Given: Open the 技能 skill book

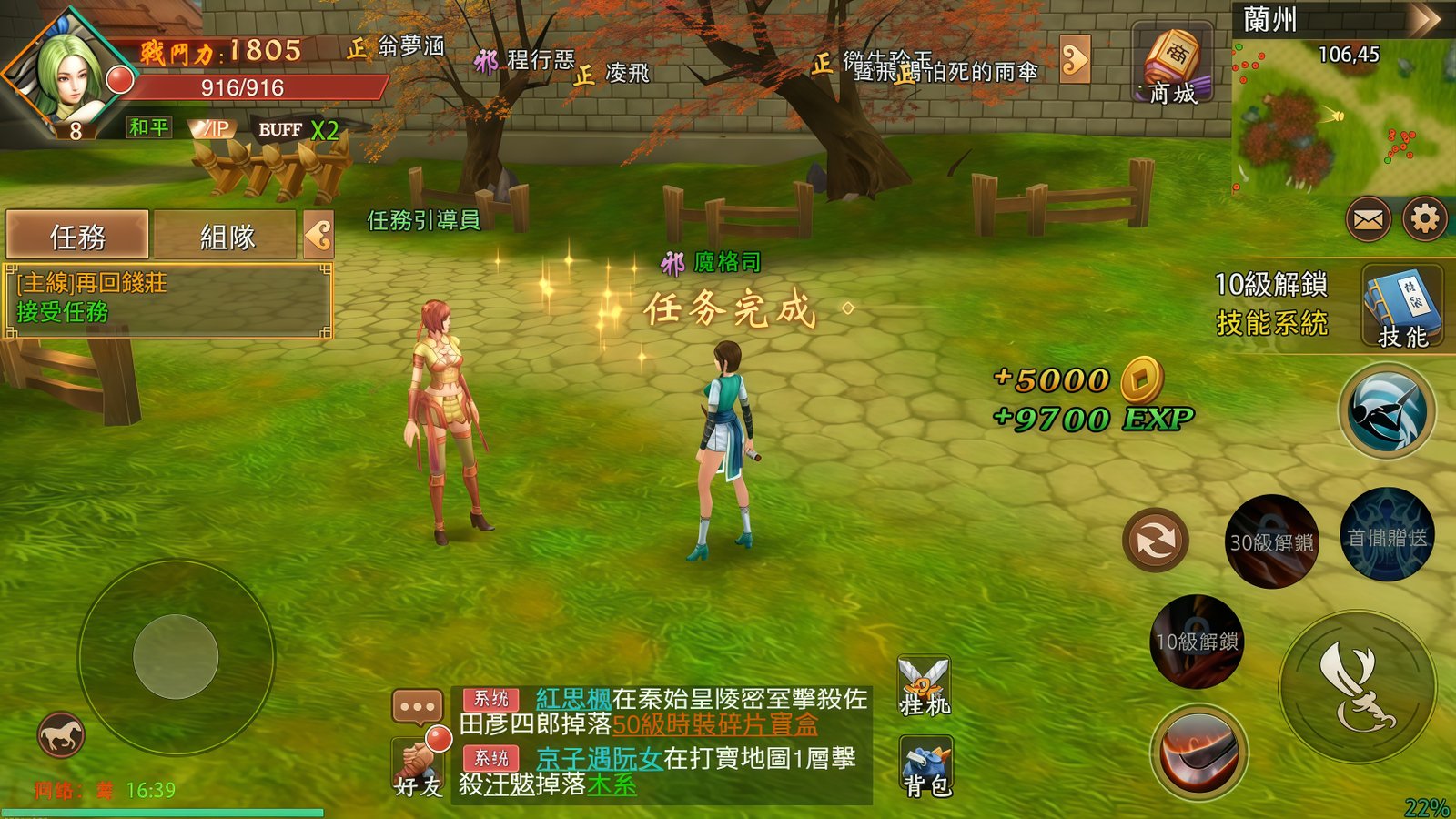Looking at the screenshot, I should 1402,308.
